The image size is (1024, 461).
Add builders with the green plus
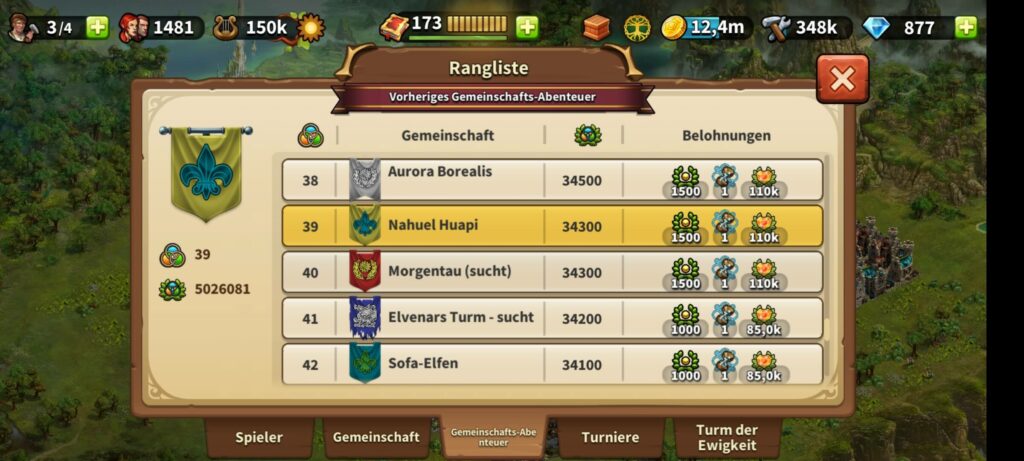pyautogui.click(x=97, y=27)
